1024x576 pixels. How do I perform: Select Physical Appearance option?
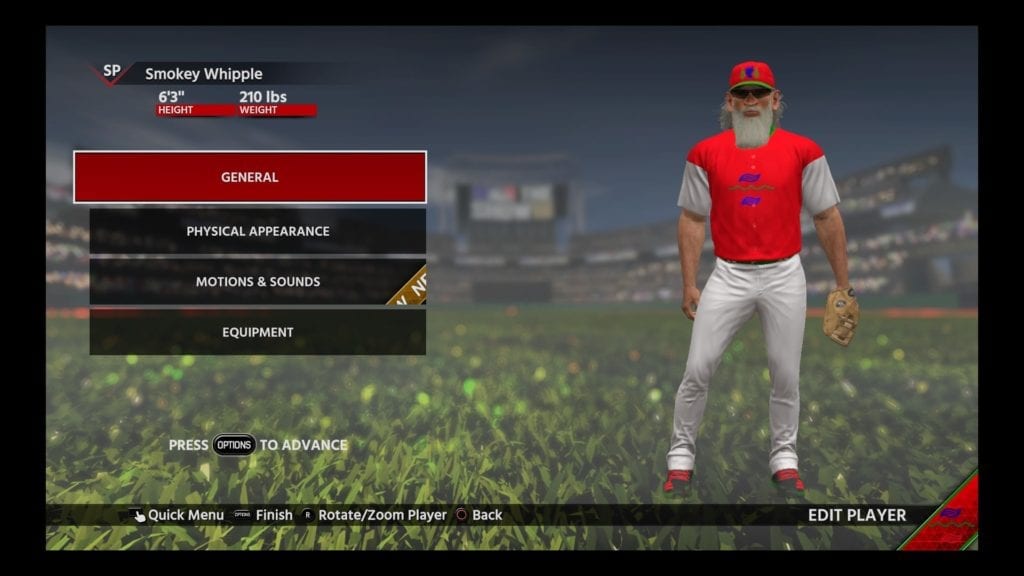258,231
